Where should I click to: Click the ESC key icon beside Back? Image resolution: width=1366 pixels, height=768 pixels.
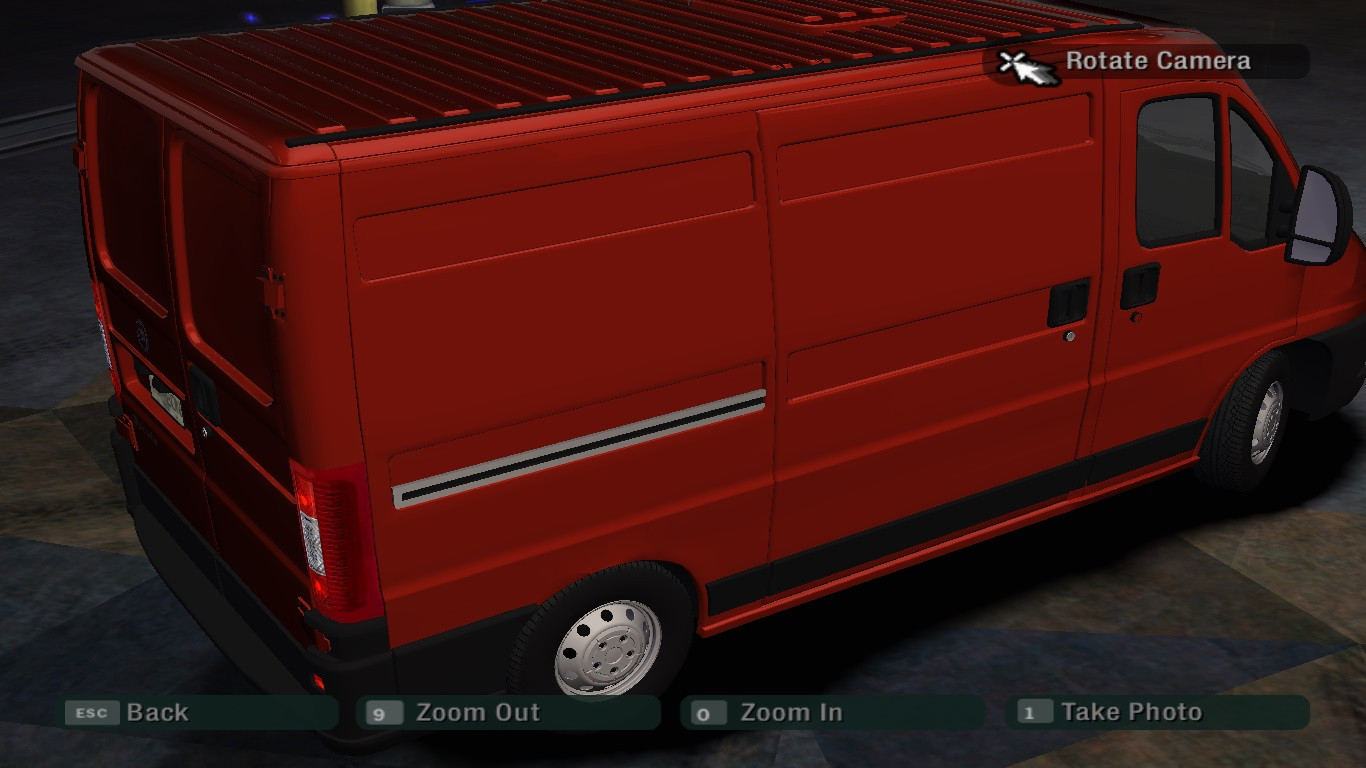(x=90, y=712)
